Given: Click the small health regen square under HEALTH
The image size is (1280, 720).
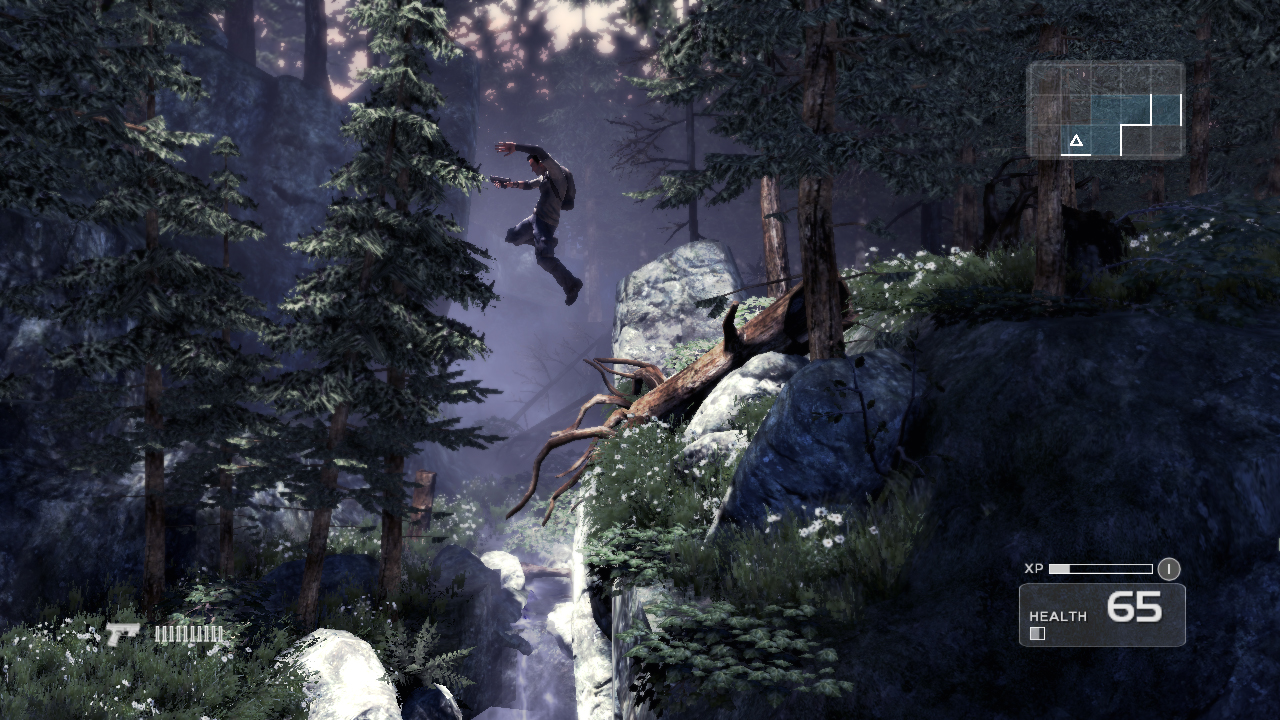Looking at the screenshot, I should 1036,632.
